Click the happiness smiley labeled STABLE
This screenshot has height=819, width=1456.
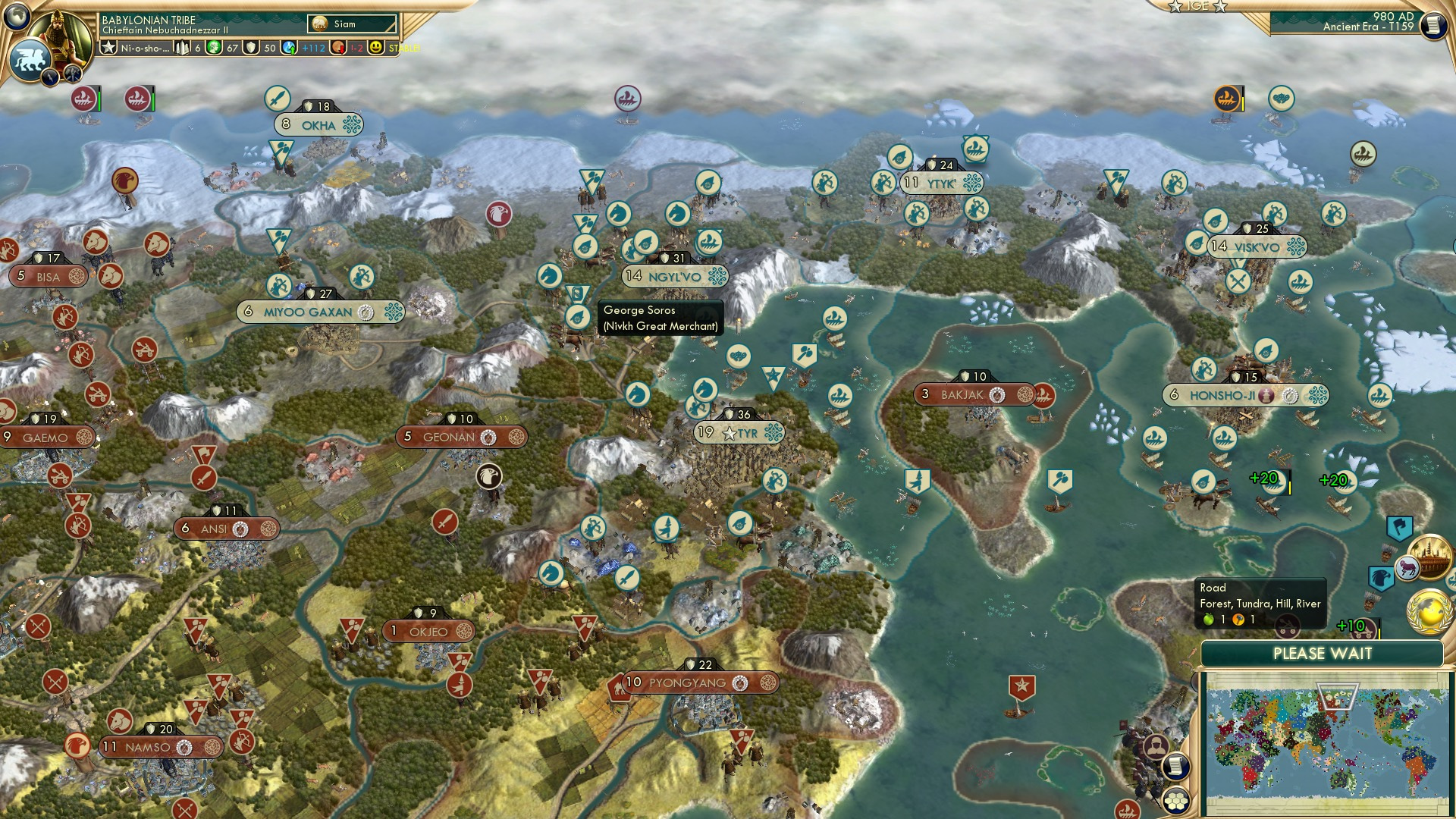click(376, 49)
